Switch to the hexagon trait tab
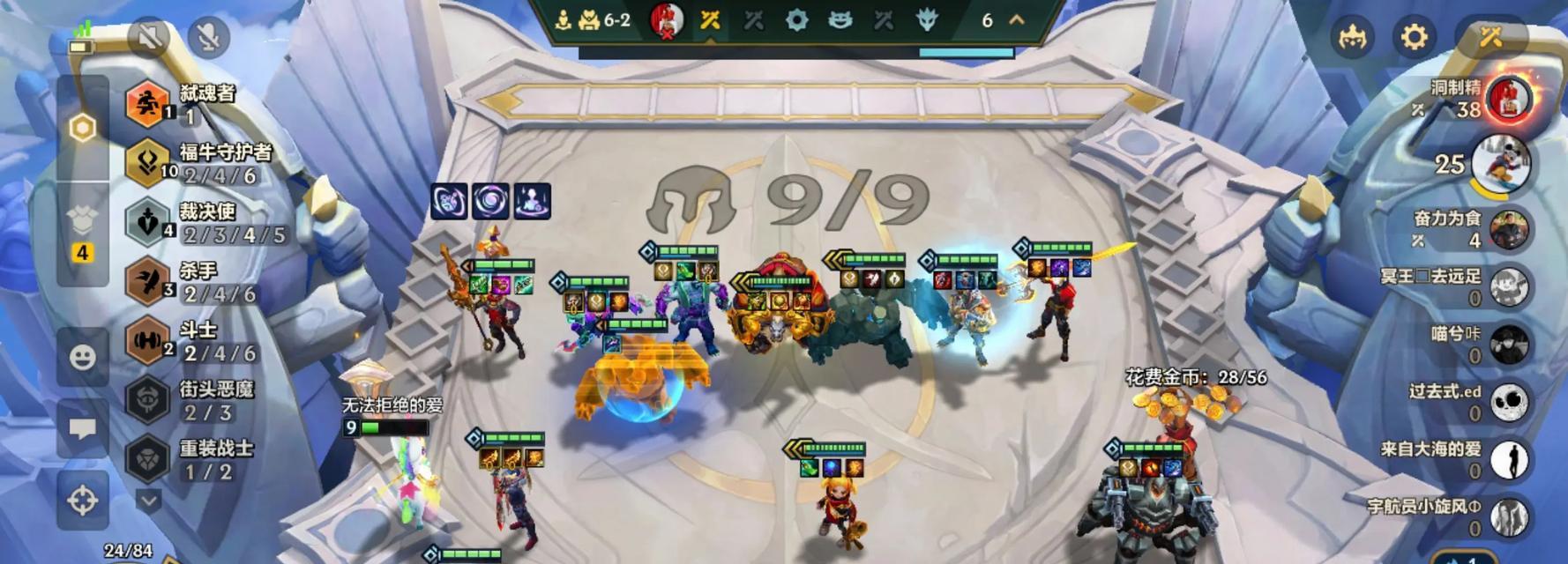Image resolution: width=1568 pixels, height=564 pixels. point(82,128)
